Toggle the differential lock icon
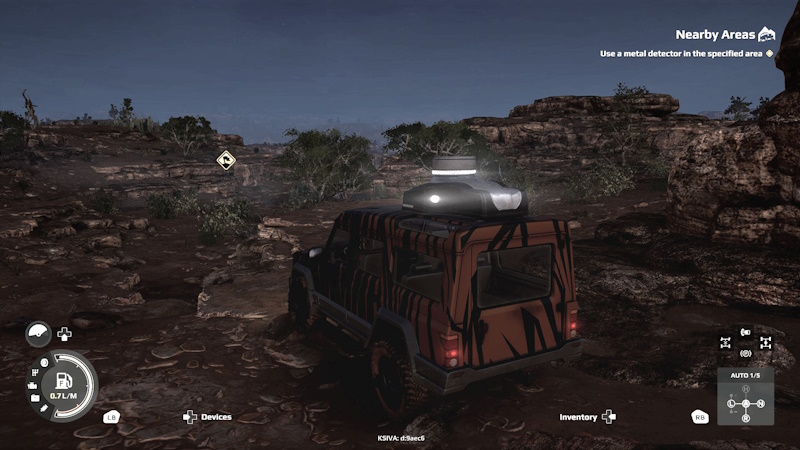This screenshot has height=450, width=800. click(x=765, y=342)
